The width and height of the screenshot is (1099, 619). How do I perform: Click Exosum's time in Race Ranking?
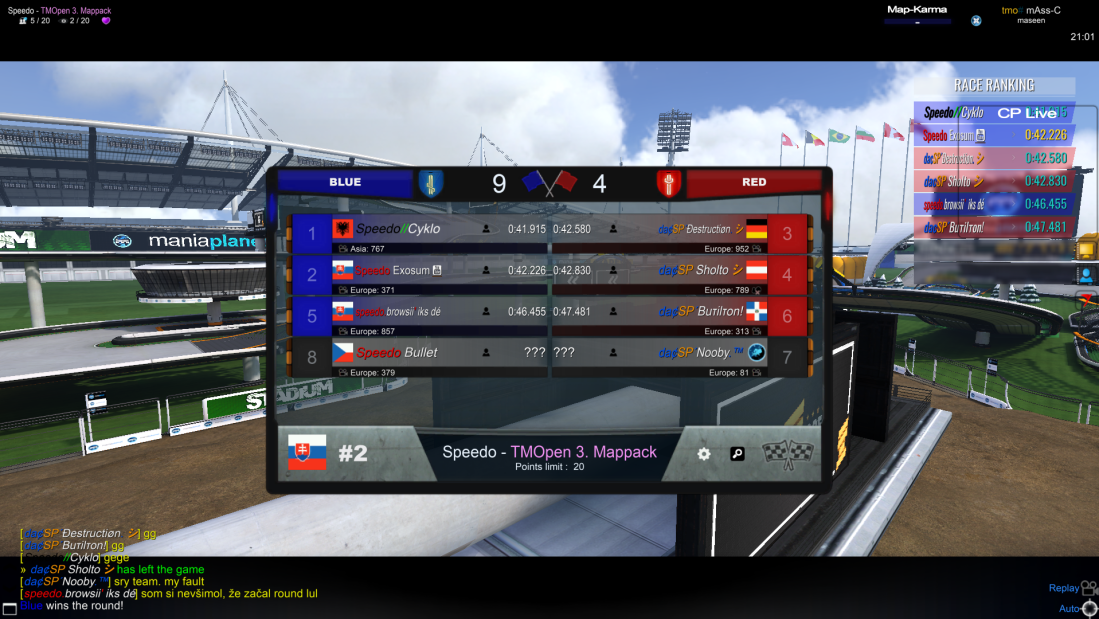click(1045, 135)
